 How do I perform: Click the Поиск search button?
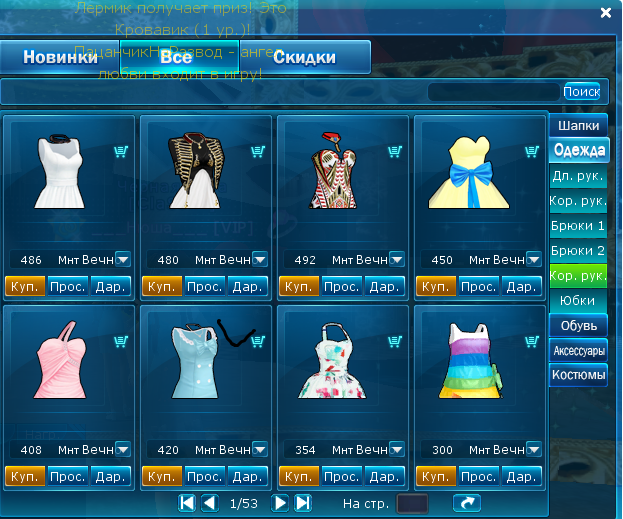[581, 92]
